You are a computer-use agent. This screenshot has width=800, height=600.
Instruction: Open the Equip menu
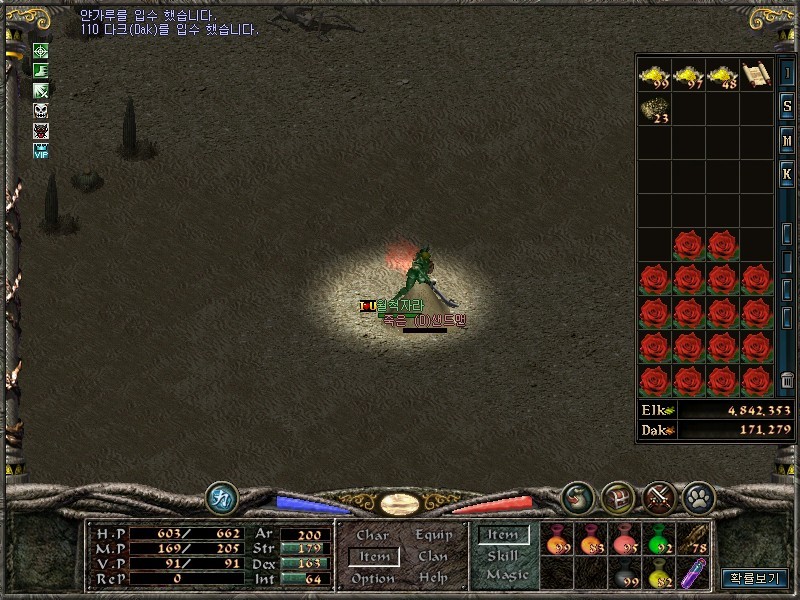[433, 535]
